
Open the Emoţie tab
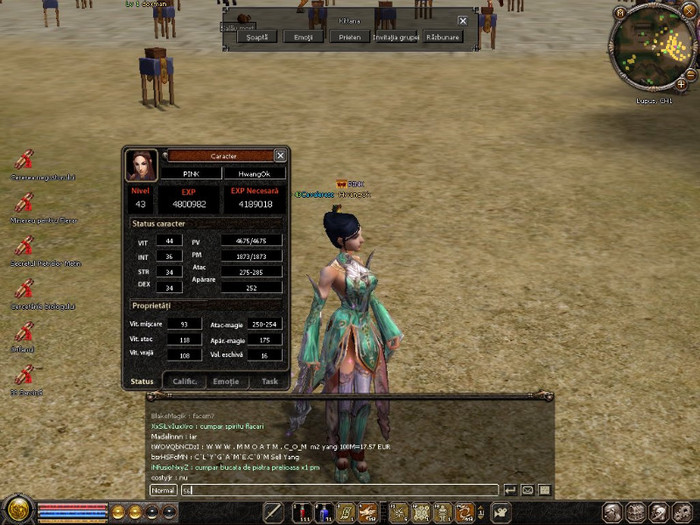point(227,381)
